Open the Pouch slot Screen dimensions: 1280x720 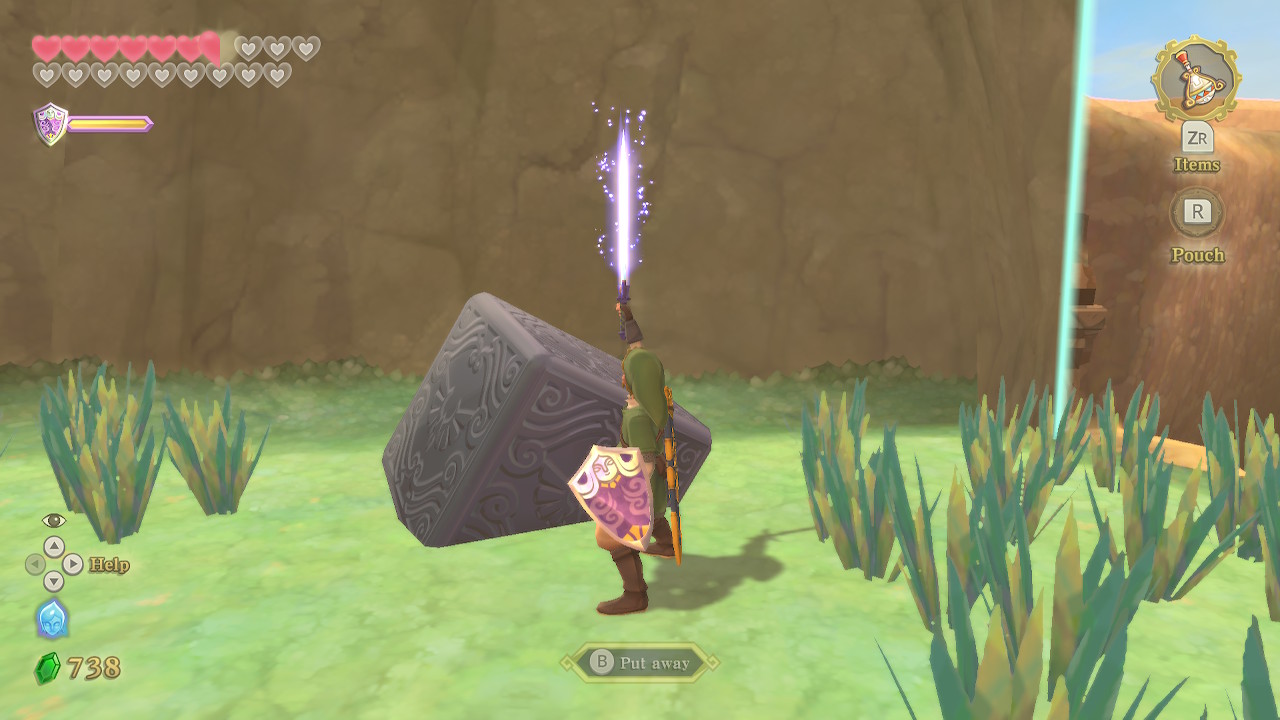click(x=1197, y=212)
